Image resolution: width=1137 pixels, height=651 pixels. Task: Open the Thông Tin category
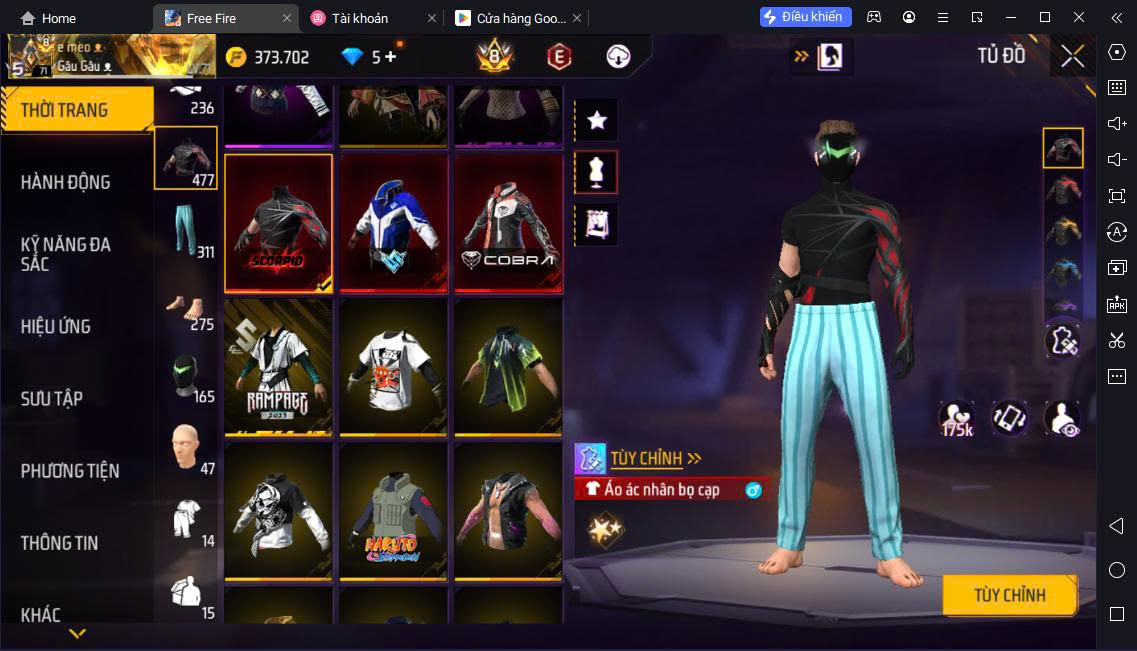61,542
